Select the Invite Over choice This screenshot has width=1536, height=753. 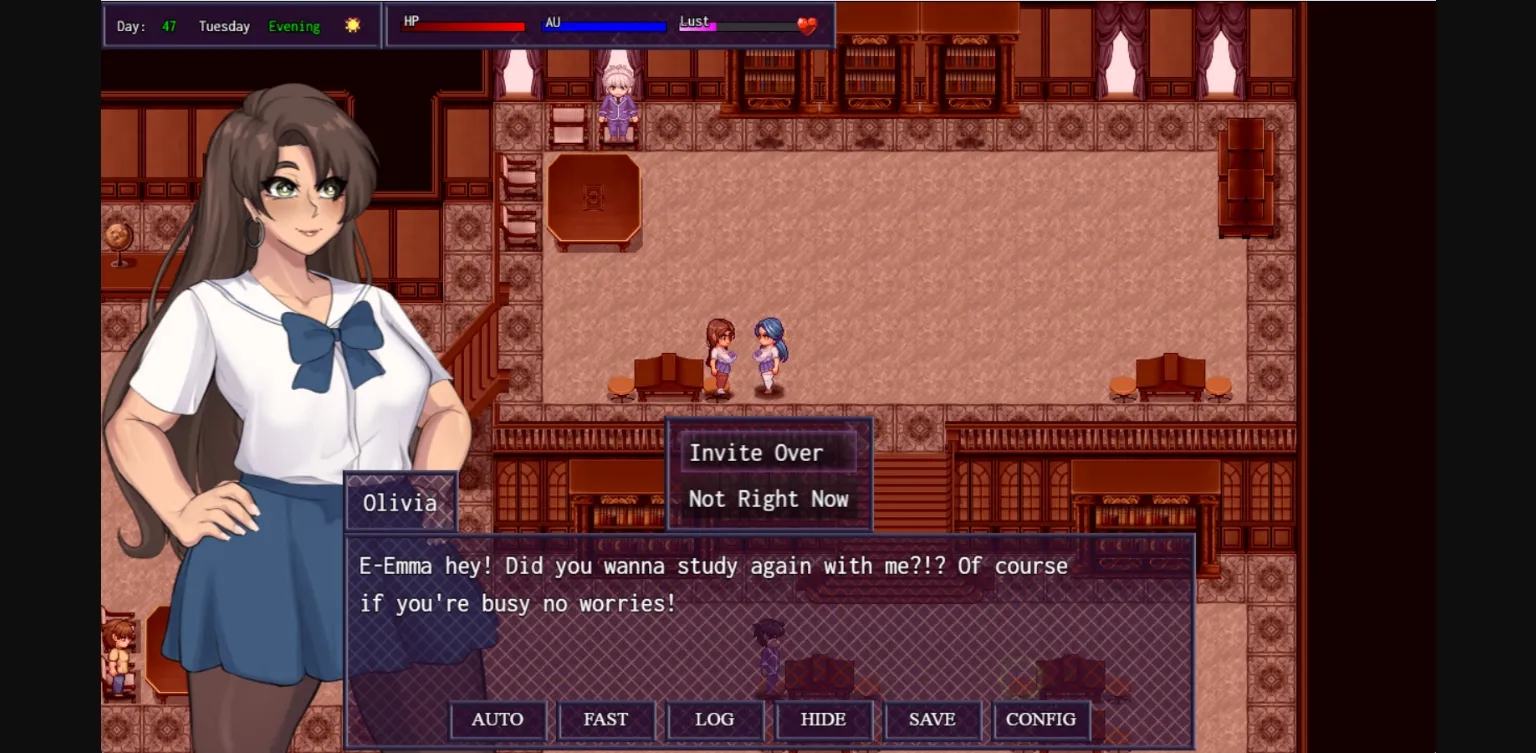point(755,452)
